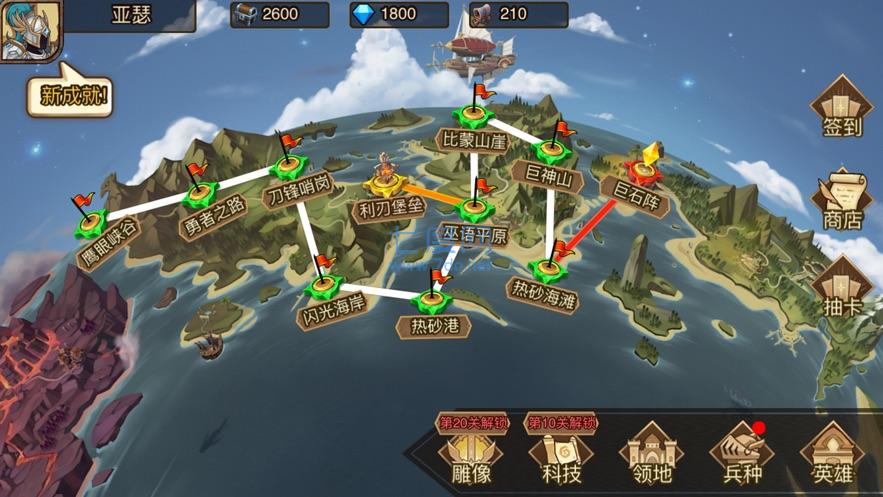Open the 英雄 heroes menu
Viewport: 883px width, 497px height.
coord(831,455)
